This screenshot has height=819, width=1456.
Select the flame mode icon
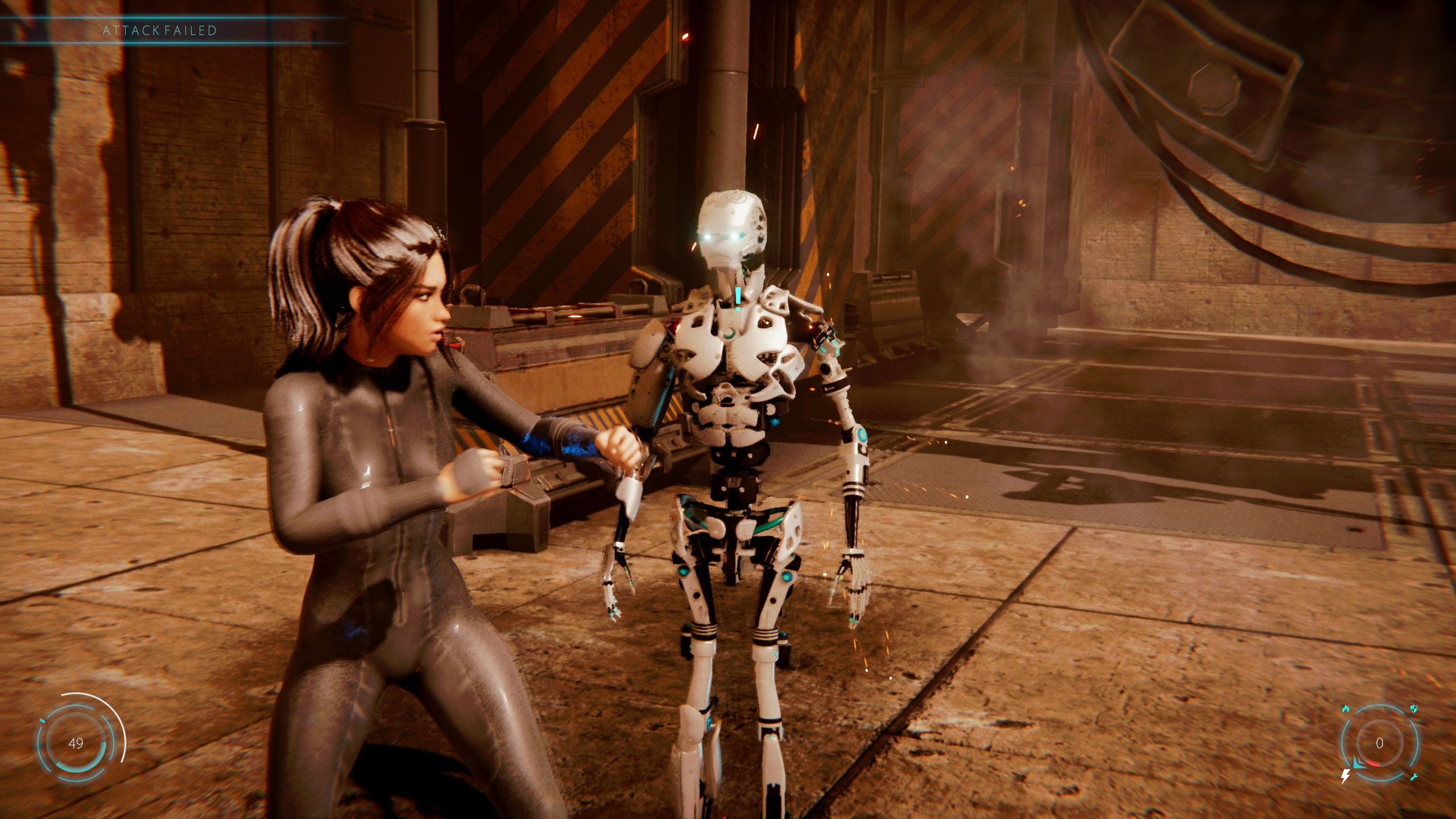(x=1345, y=709)
